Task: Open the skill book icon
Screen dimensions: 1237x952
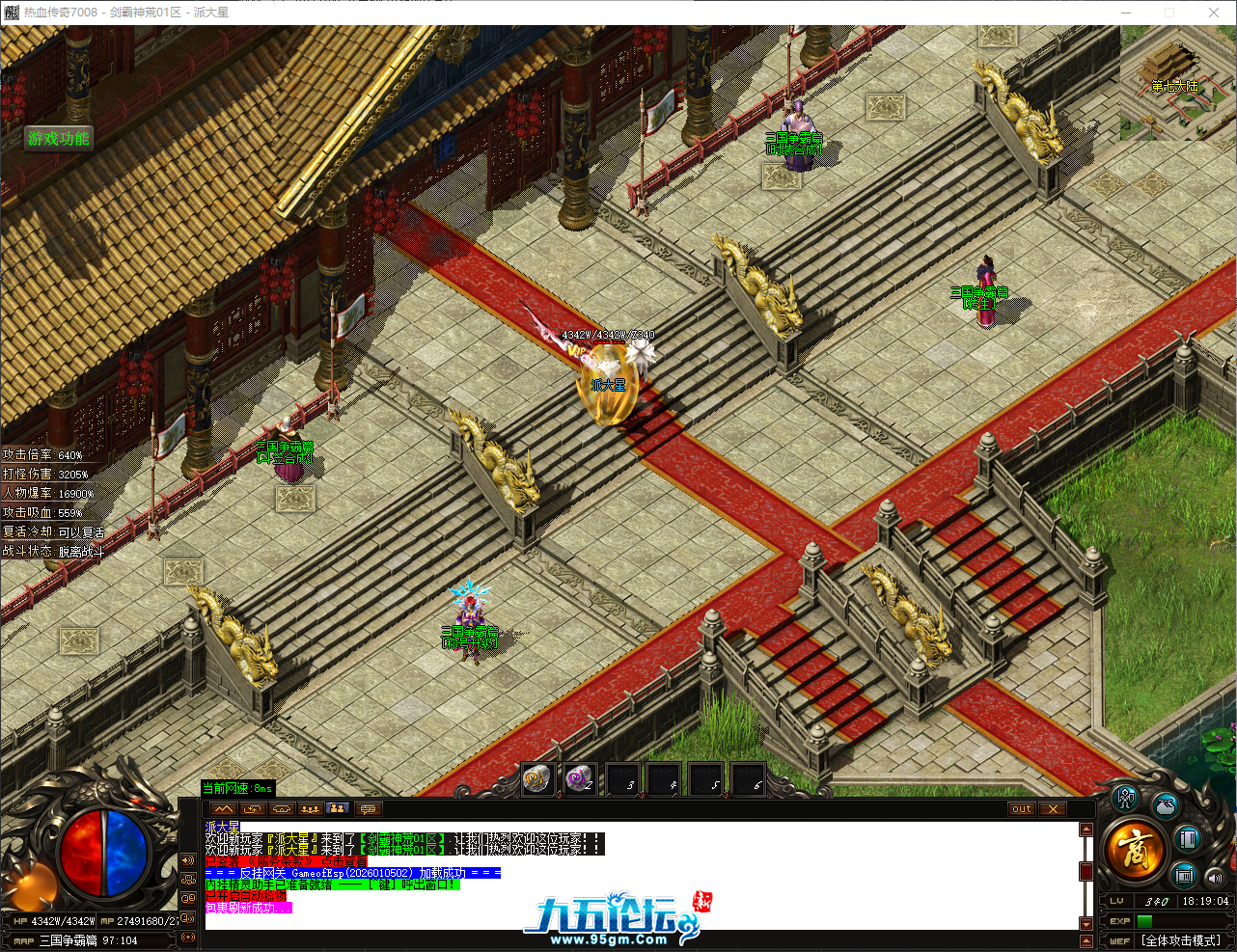Action: 1187,839
